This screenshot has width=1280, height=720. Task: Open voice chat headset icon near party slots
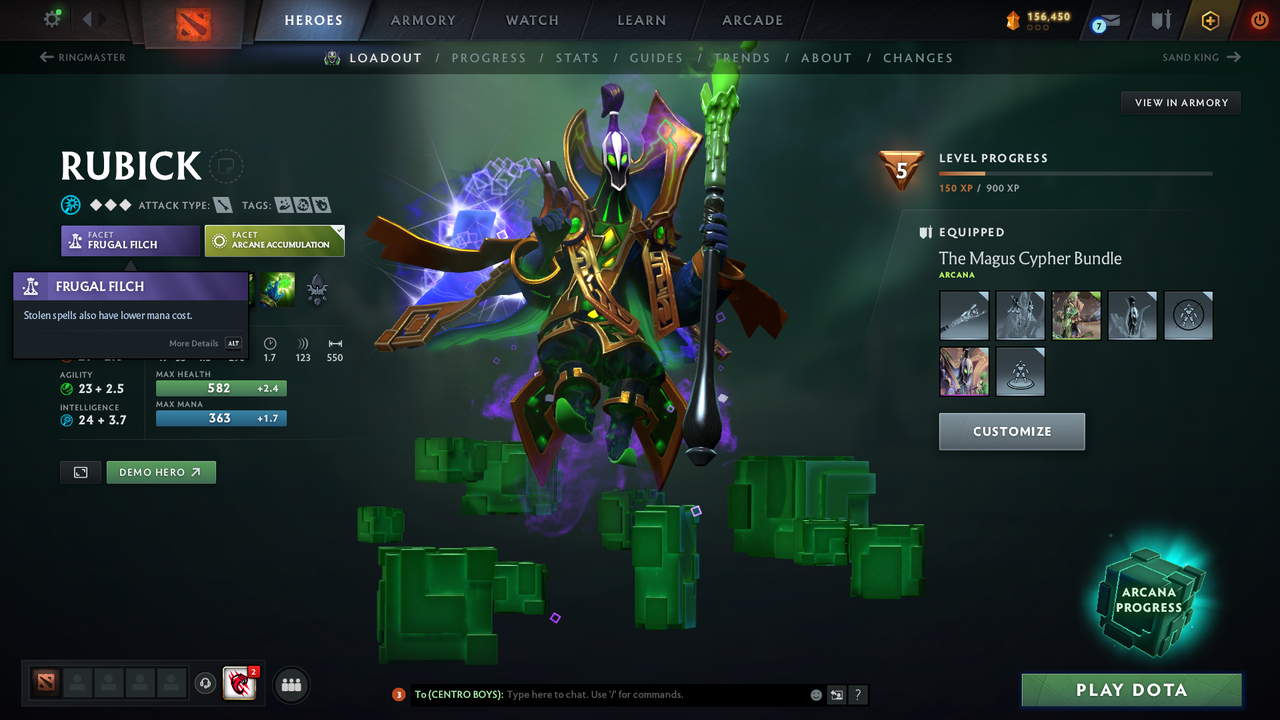click(207, 684)
